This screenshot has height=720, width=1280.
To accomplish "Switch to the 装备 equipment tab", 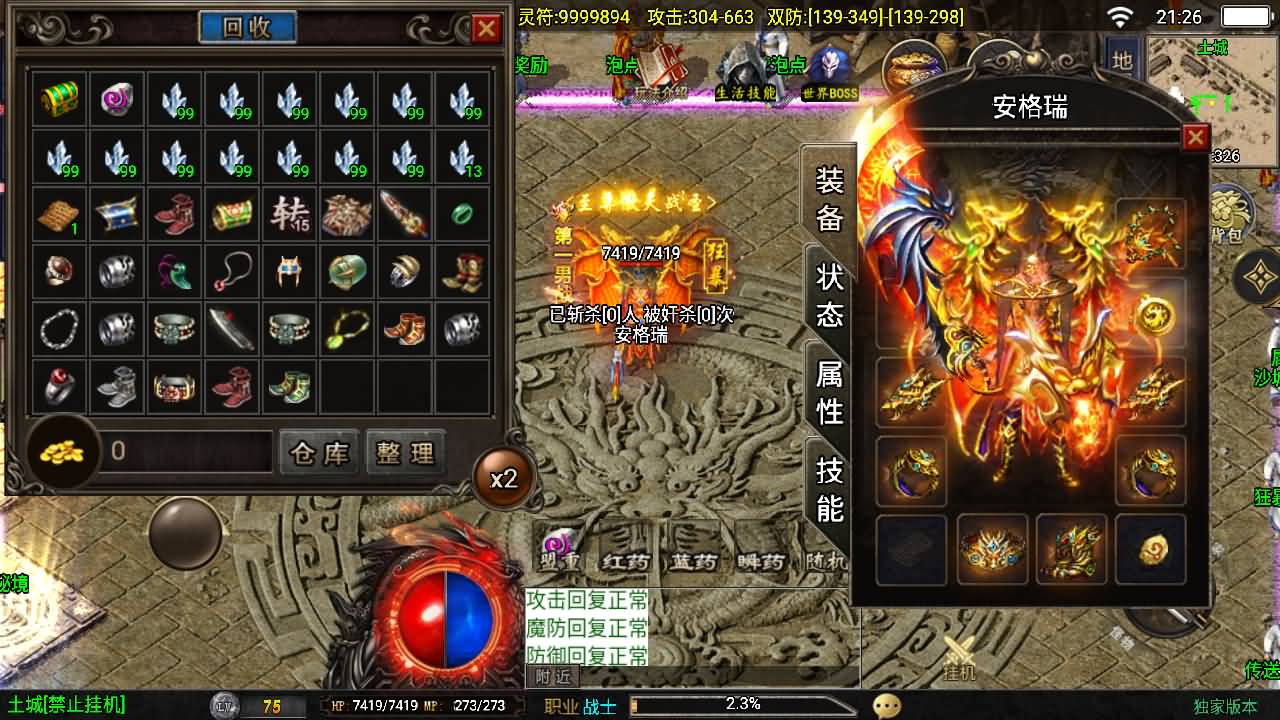I will pyautogui.click(x=830, y=199).
